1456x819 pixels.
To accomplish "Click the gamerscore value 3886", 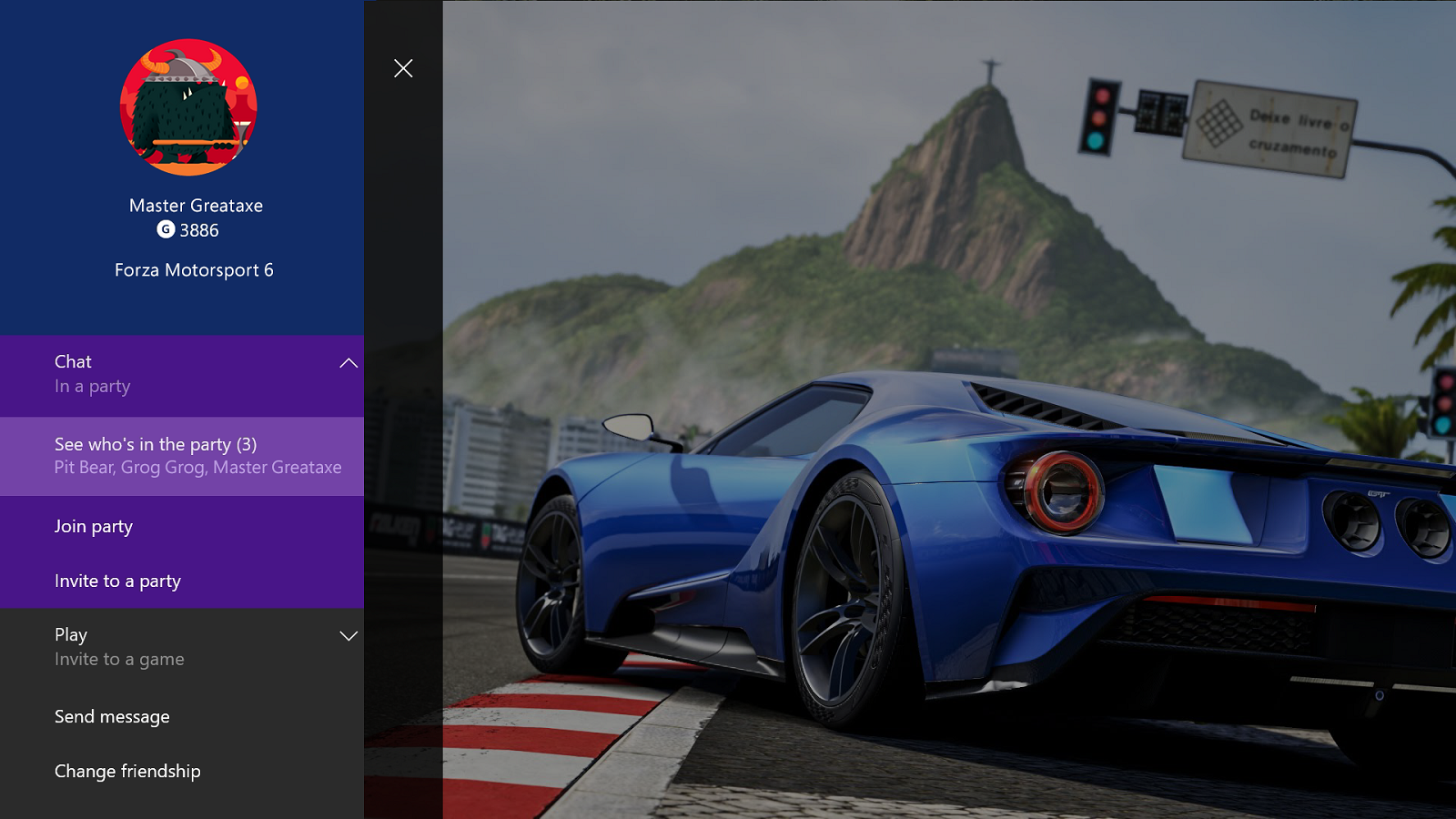I will (200, 230).
